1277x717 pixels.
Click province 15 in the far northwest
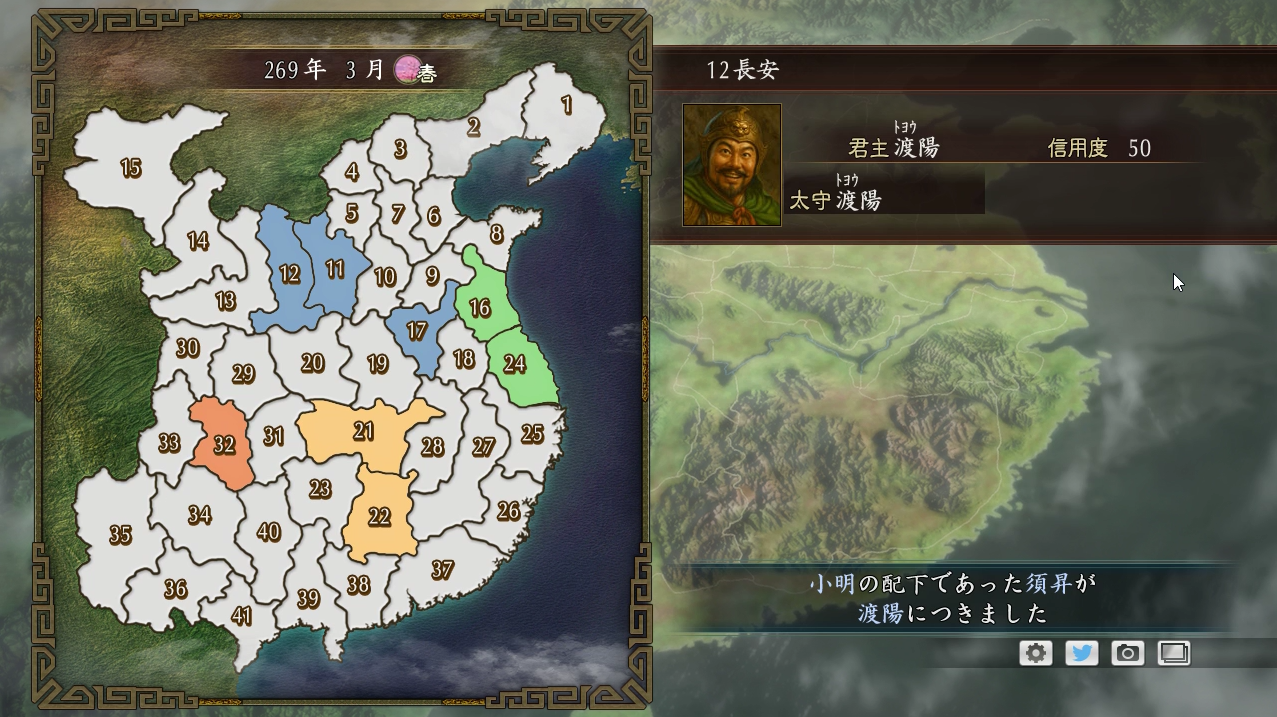coord(131,168)
